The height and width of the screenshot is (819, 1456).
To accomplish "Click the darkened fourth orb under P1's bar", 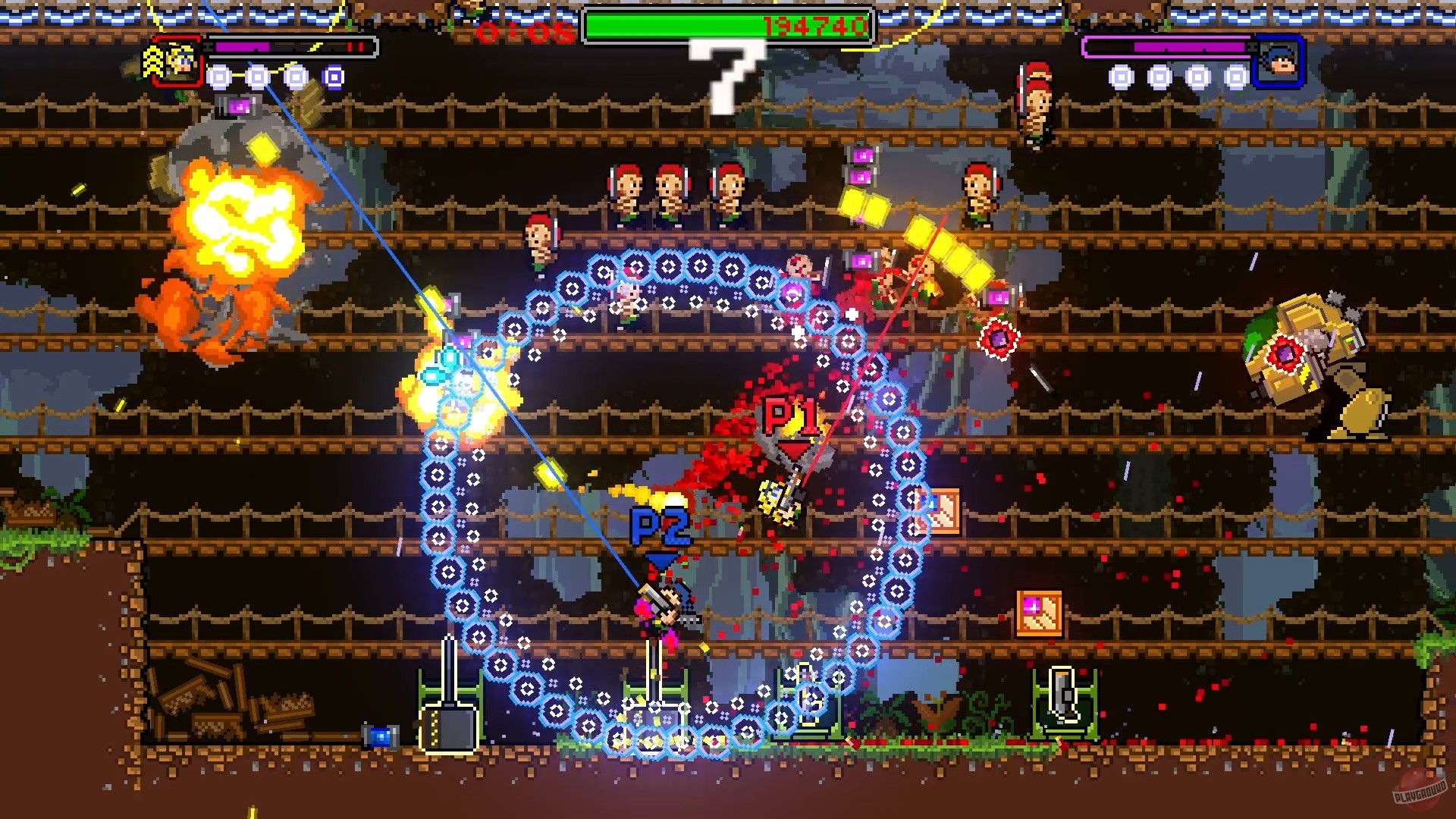I will [x=332, y=77].
